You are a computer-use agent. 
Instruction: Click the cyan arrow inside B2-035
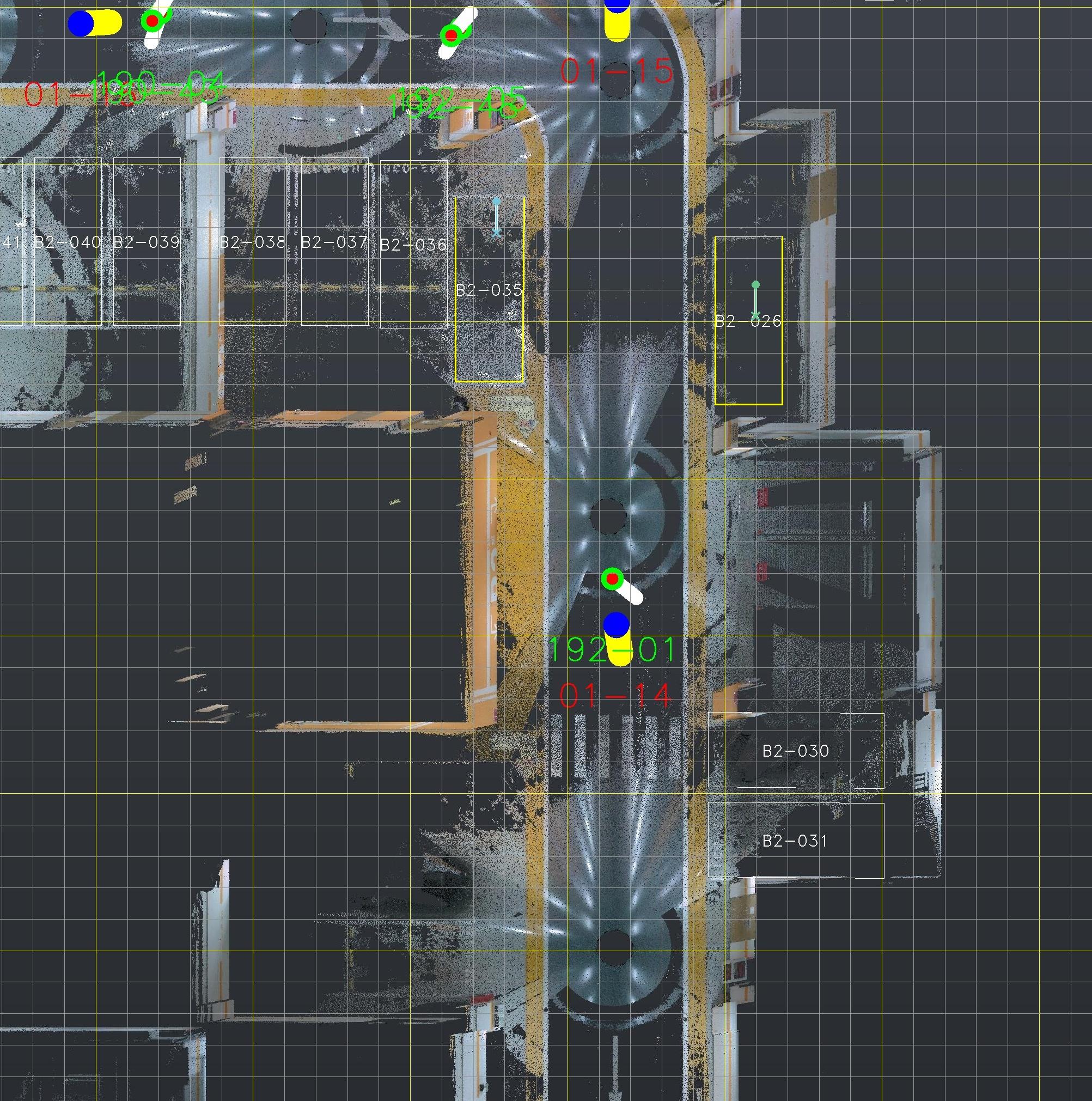496,217
